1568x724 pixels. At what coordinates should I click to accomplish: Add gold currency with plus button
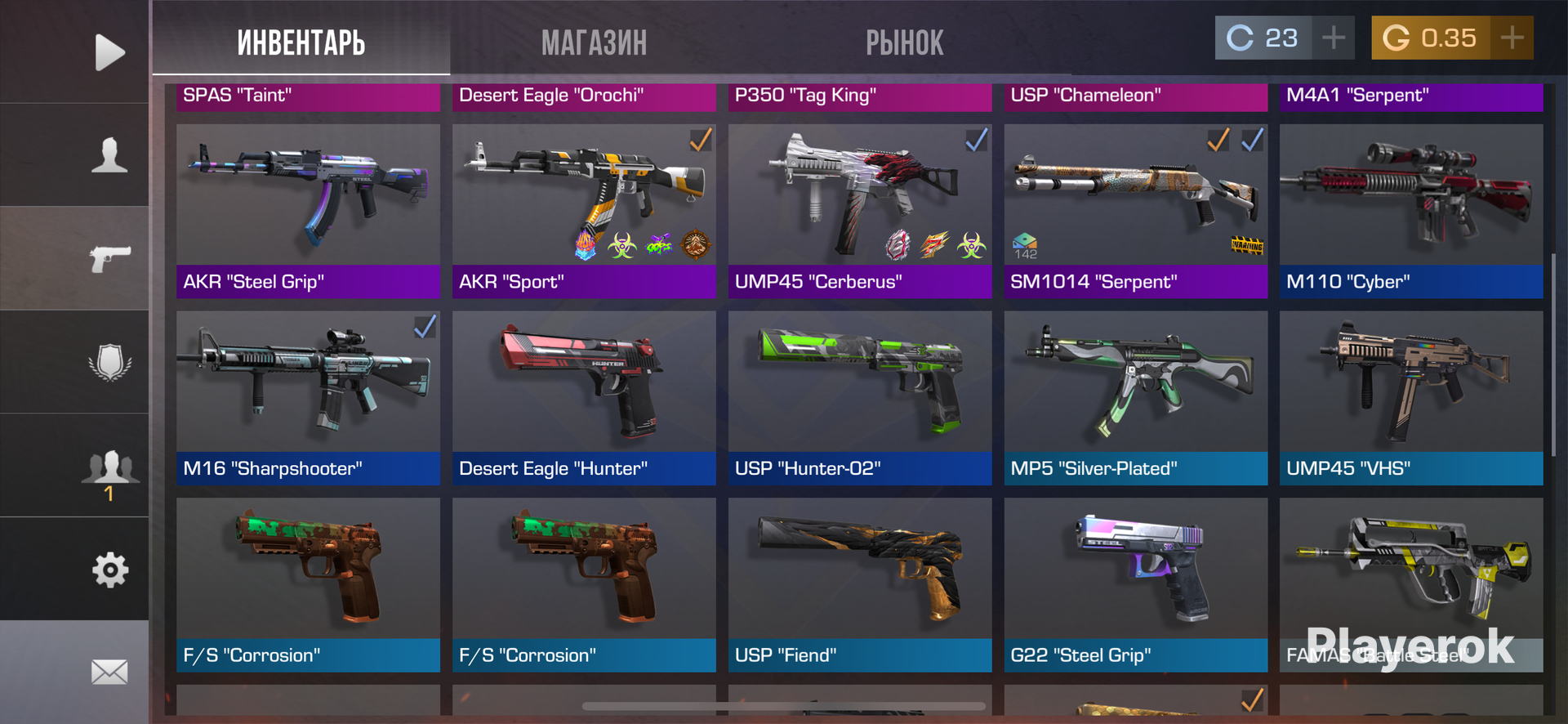(1512, 38)
